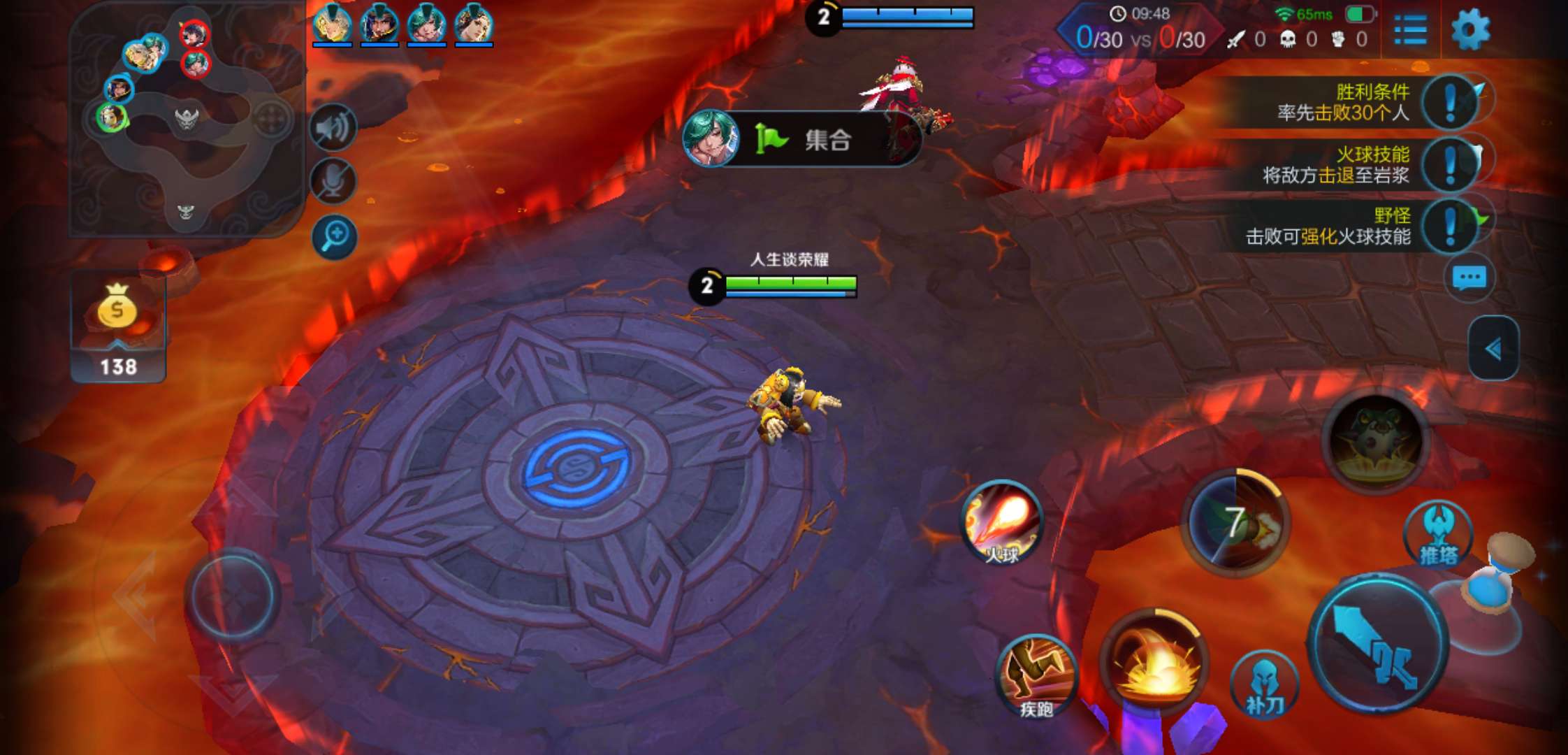Tap the minimap
Viewport: 1568px width, 755px height.
point(187,120)
